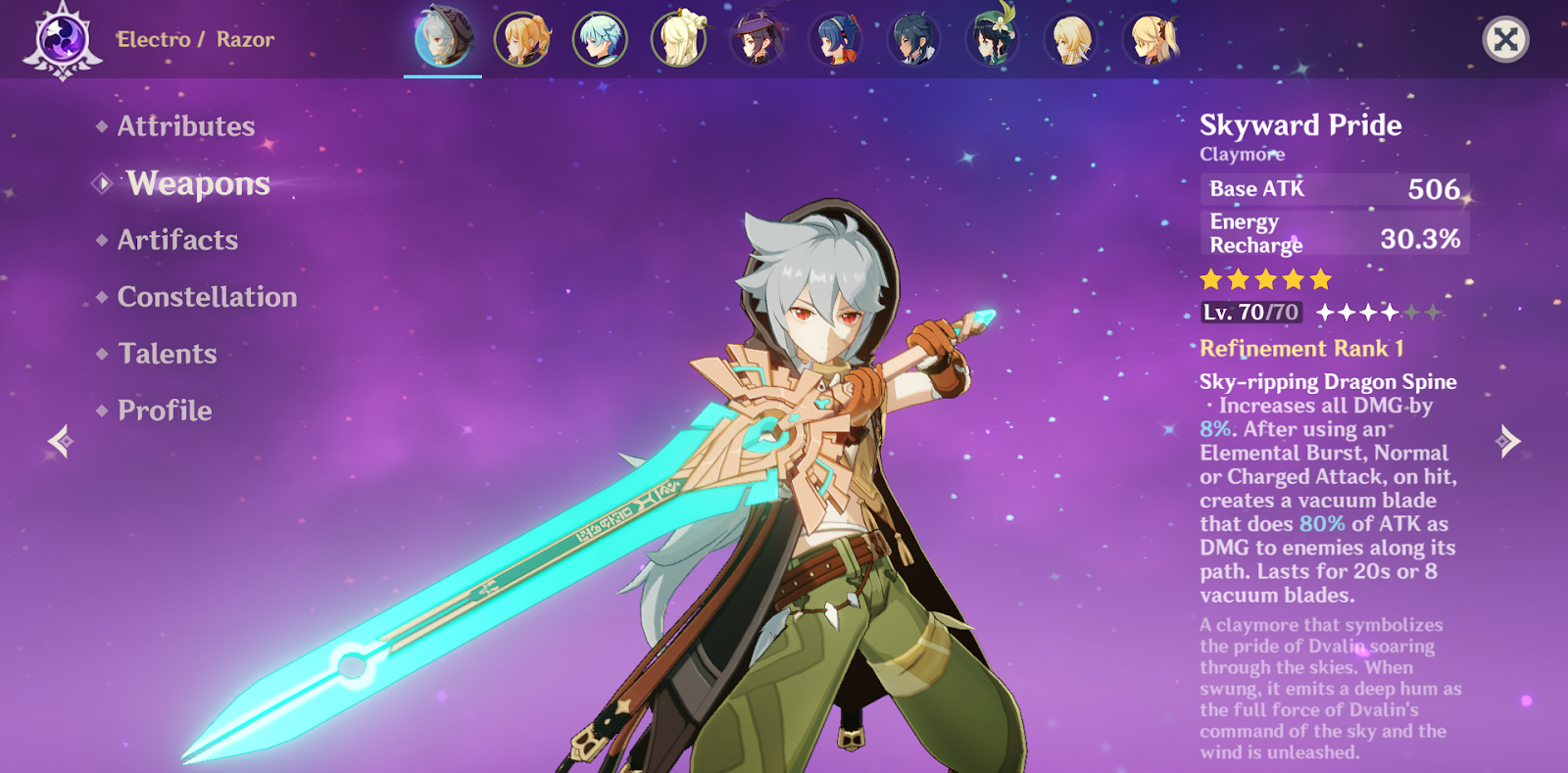Choose Venti's green hat portrait

point(992,39)
